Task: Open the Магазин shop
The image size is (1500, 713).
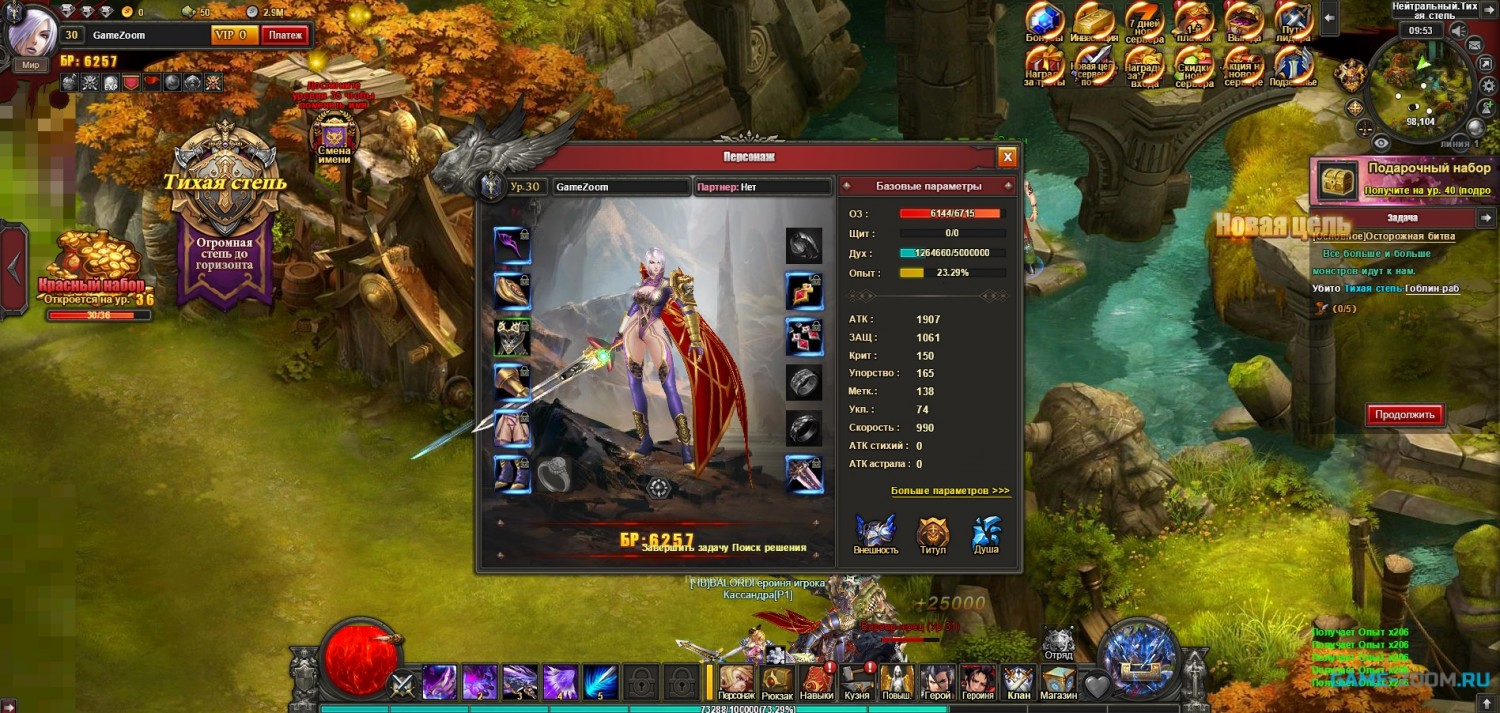Action: [1058, 681]
